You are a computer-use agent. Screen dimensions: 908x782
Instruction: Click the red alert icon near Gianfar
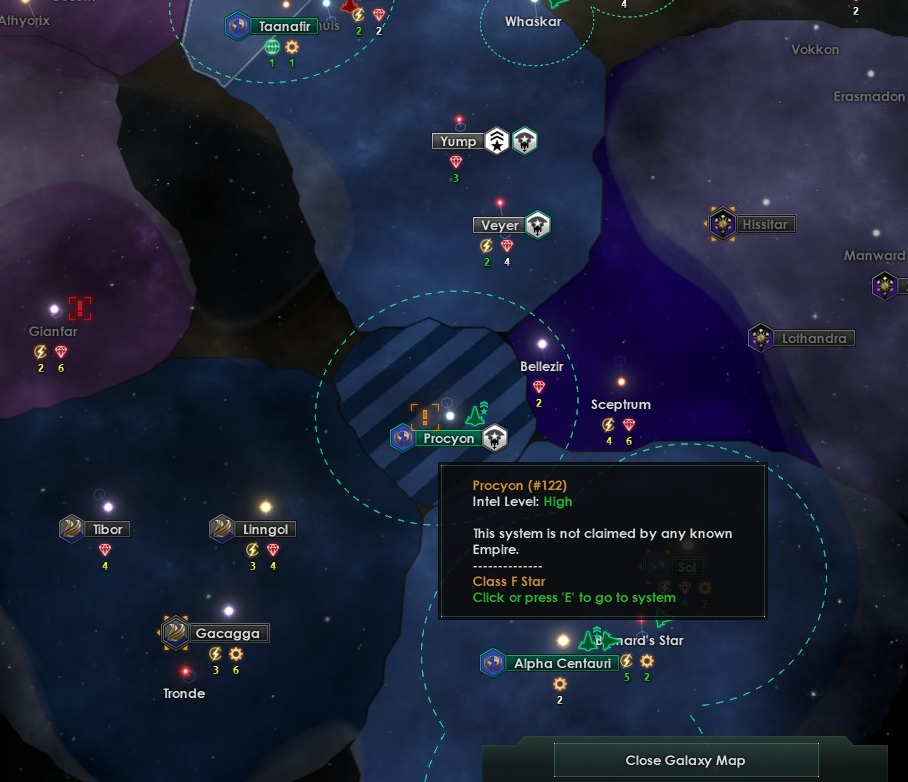[x=80, y=308]
